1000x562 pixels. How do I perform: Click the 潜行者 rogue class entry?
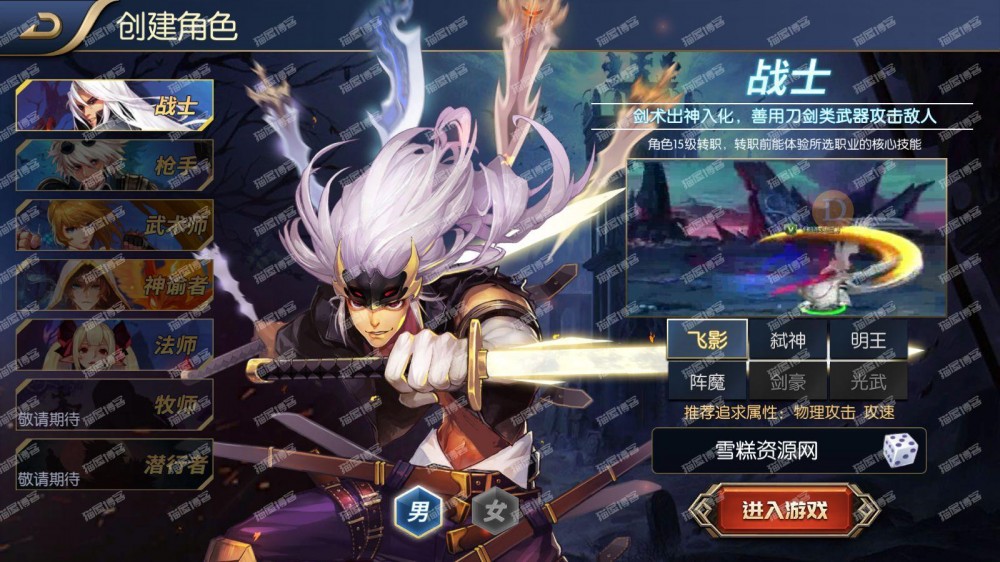(x=114, y=464)
